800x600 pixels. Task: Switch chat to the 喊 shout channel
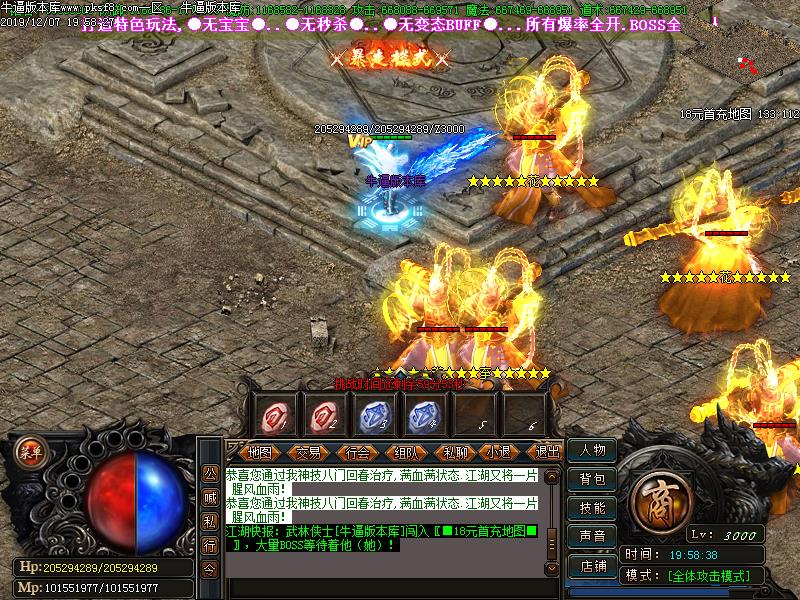tap(210, 497)
